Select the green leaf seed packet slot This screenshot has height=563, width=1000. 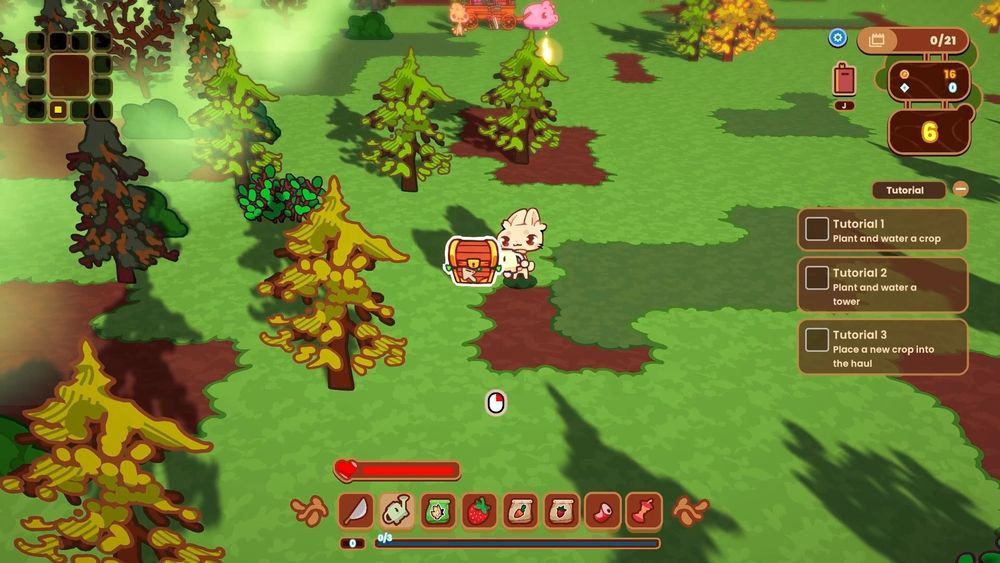(438, 511)
